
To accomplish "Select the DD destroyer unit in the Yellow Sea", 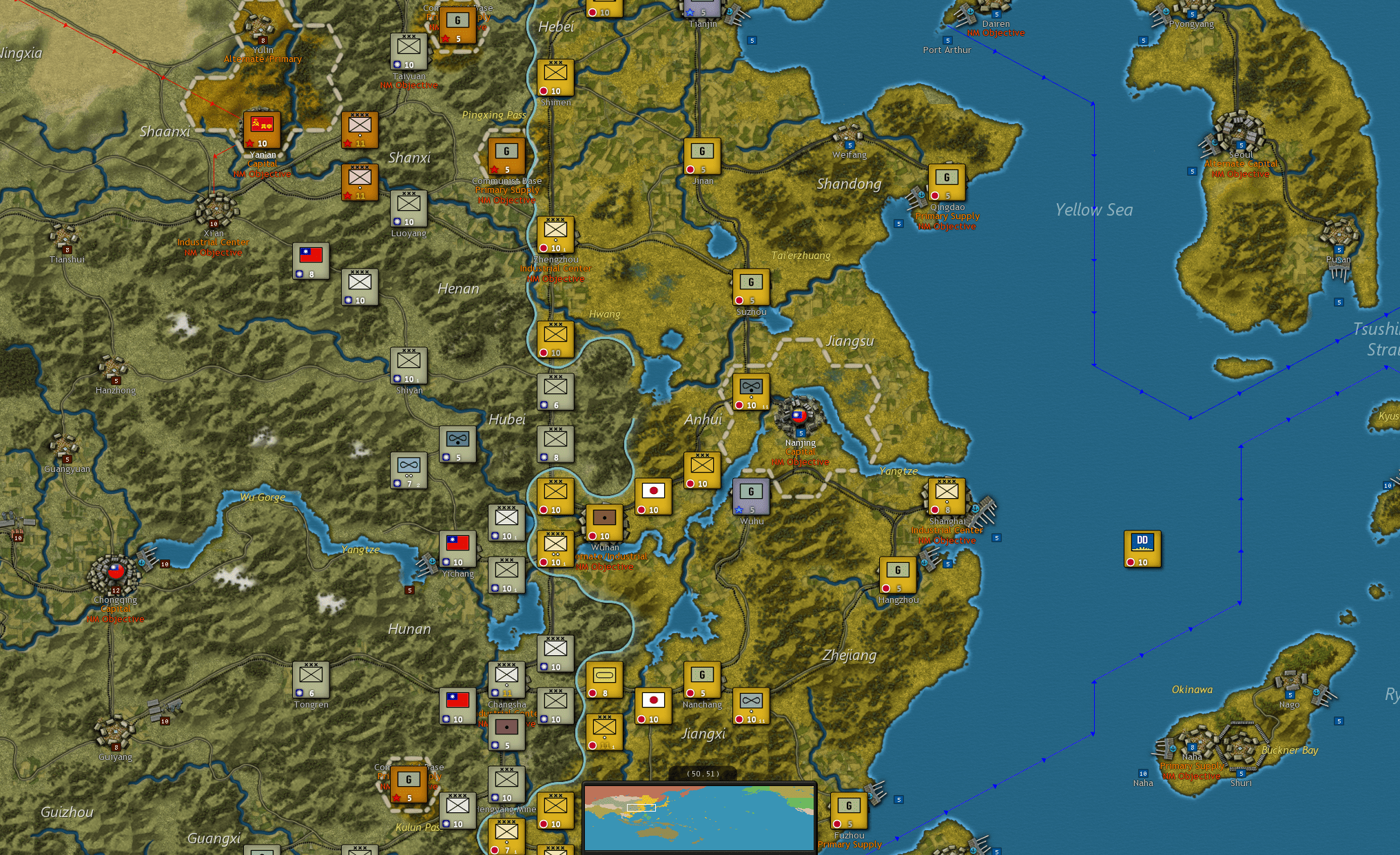I will 1142,548.
